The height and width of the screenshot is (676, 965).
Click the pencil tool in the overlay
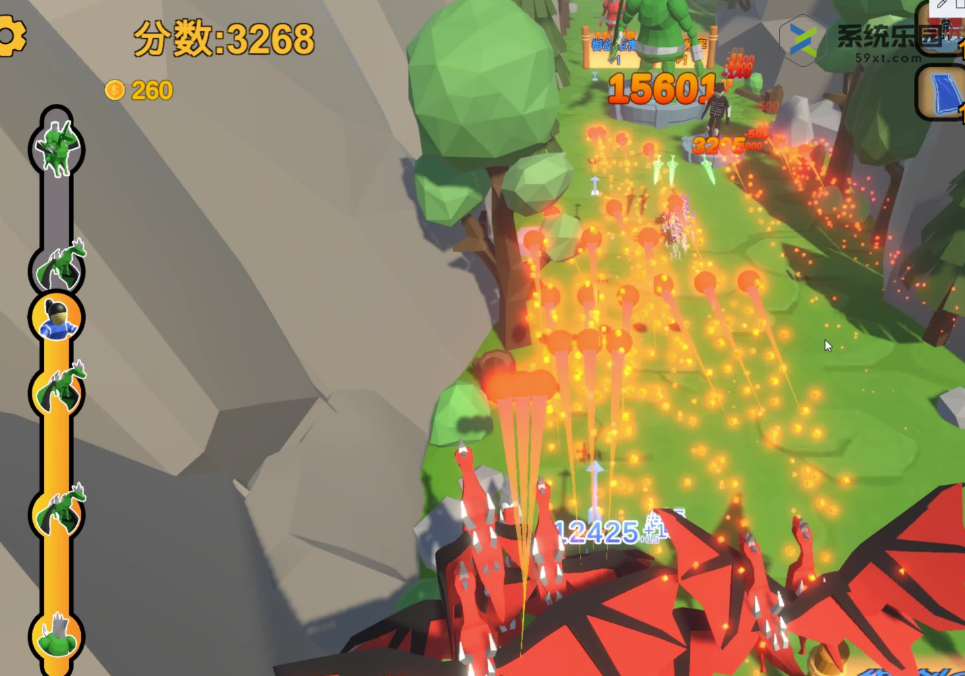coord(940,6)
